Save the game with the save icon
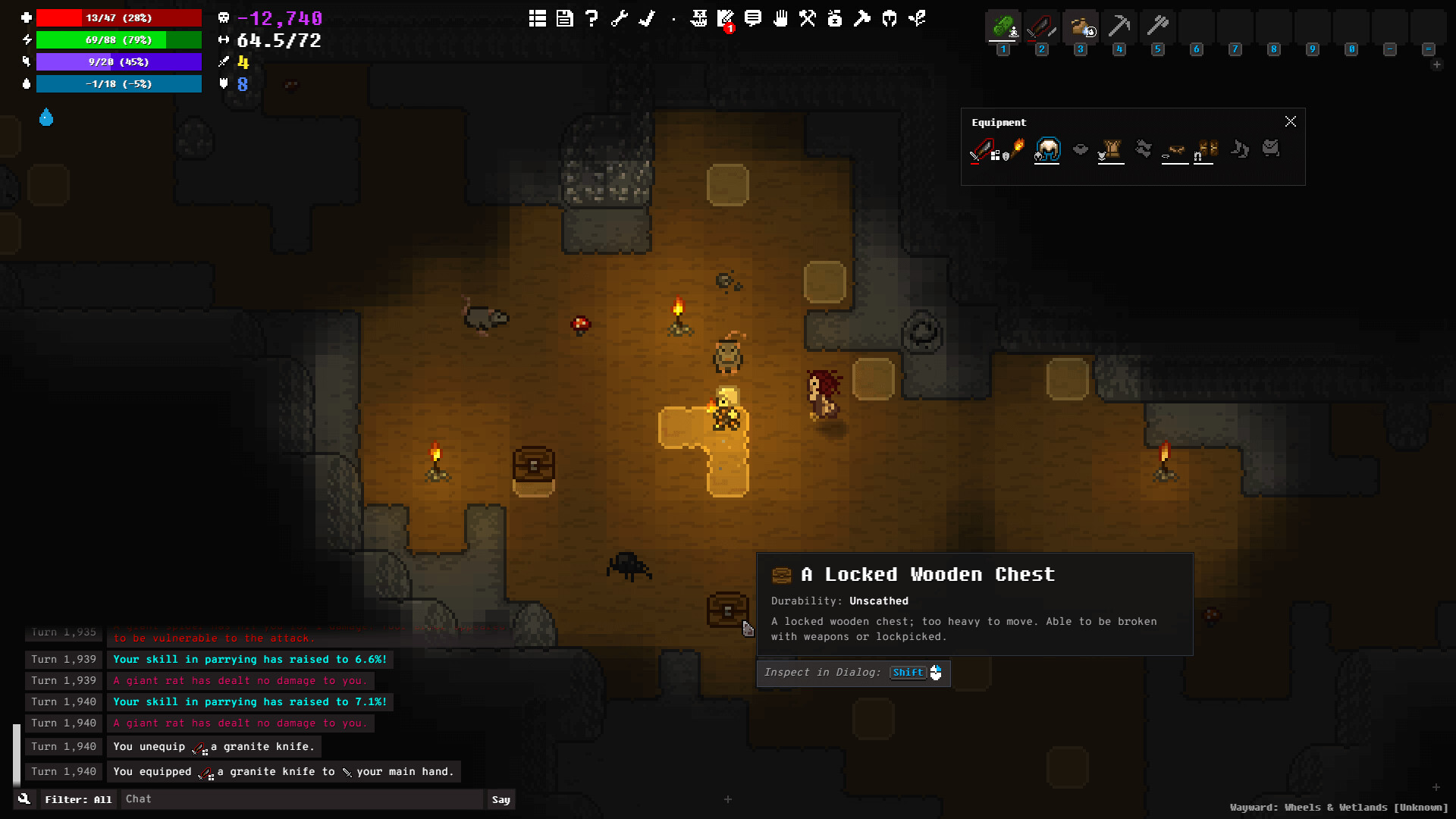Viewport: 1456px width, 819px height. 565,19
